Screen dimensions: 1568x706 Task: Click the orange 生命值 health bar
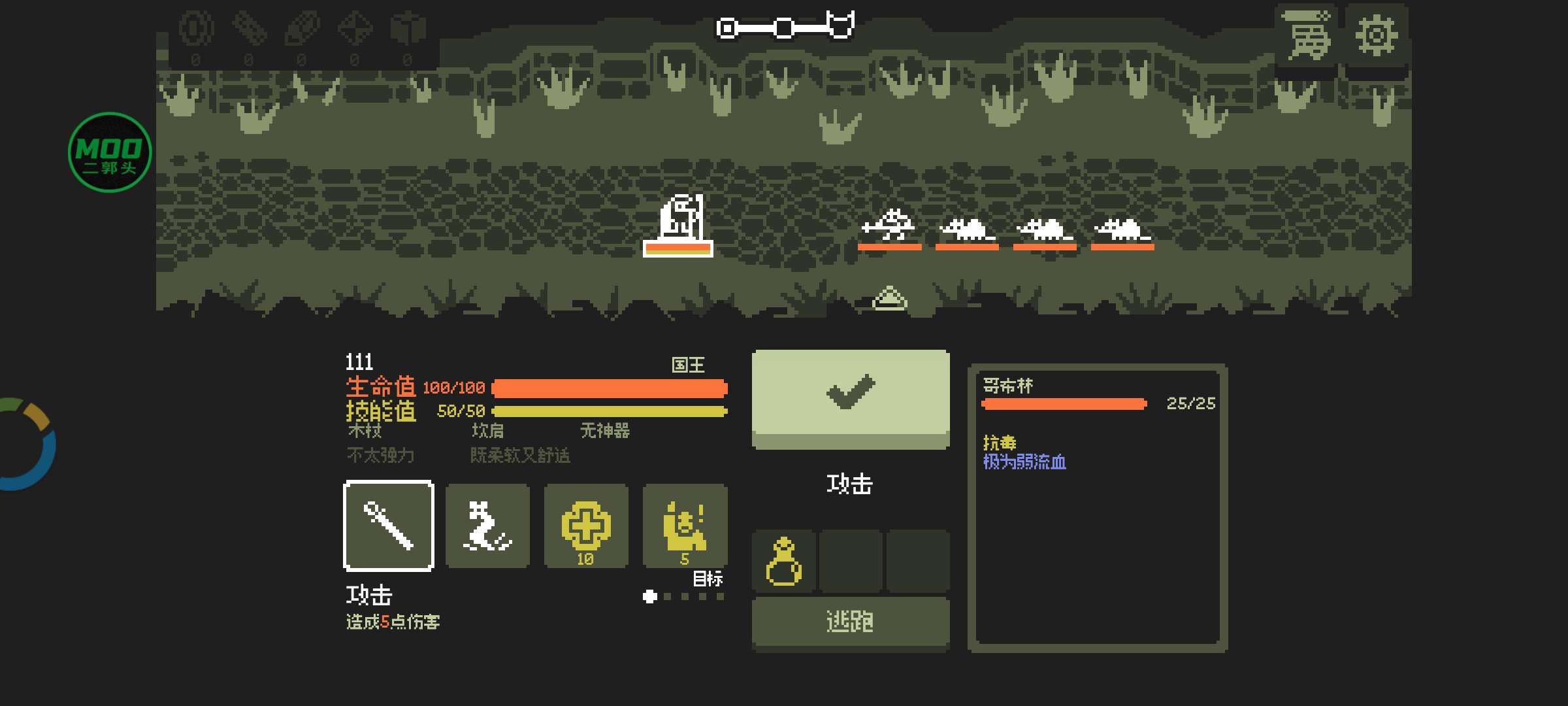[x=611, y=387]
